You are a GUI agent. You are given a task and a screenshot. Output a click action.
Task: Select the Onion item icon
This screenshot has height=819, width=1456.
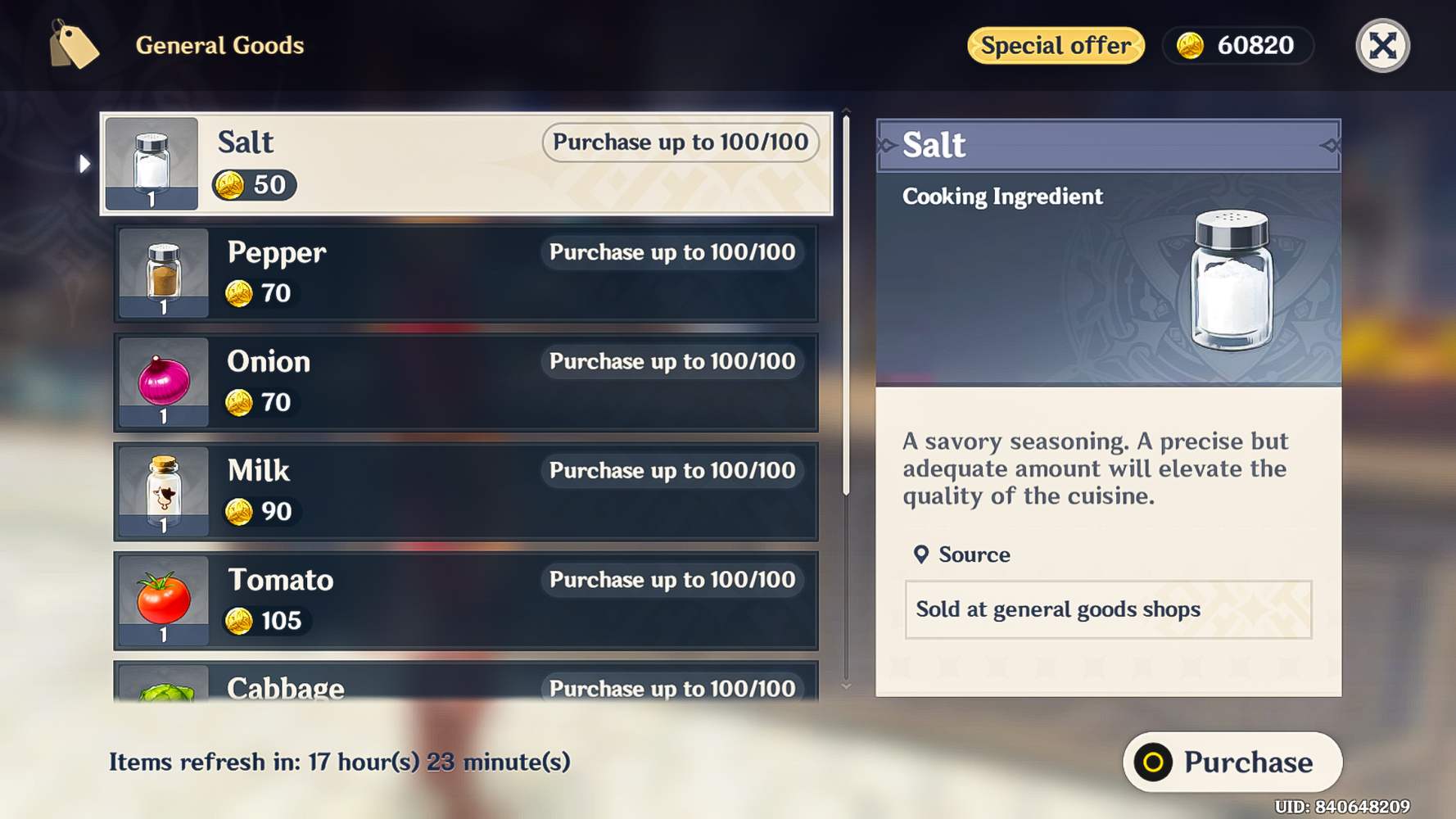point(163,381)
